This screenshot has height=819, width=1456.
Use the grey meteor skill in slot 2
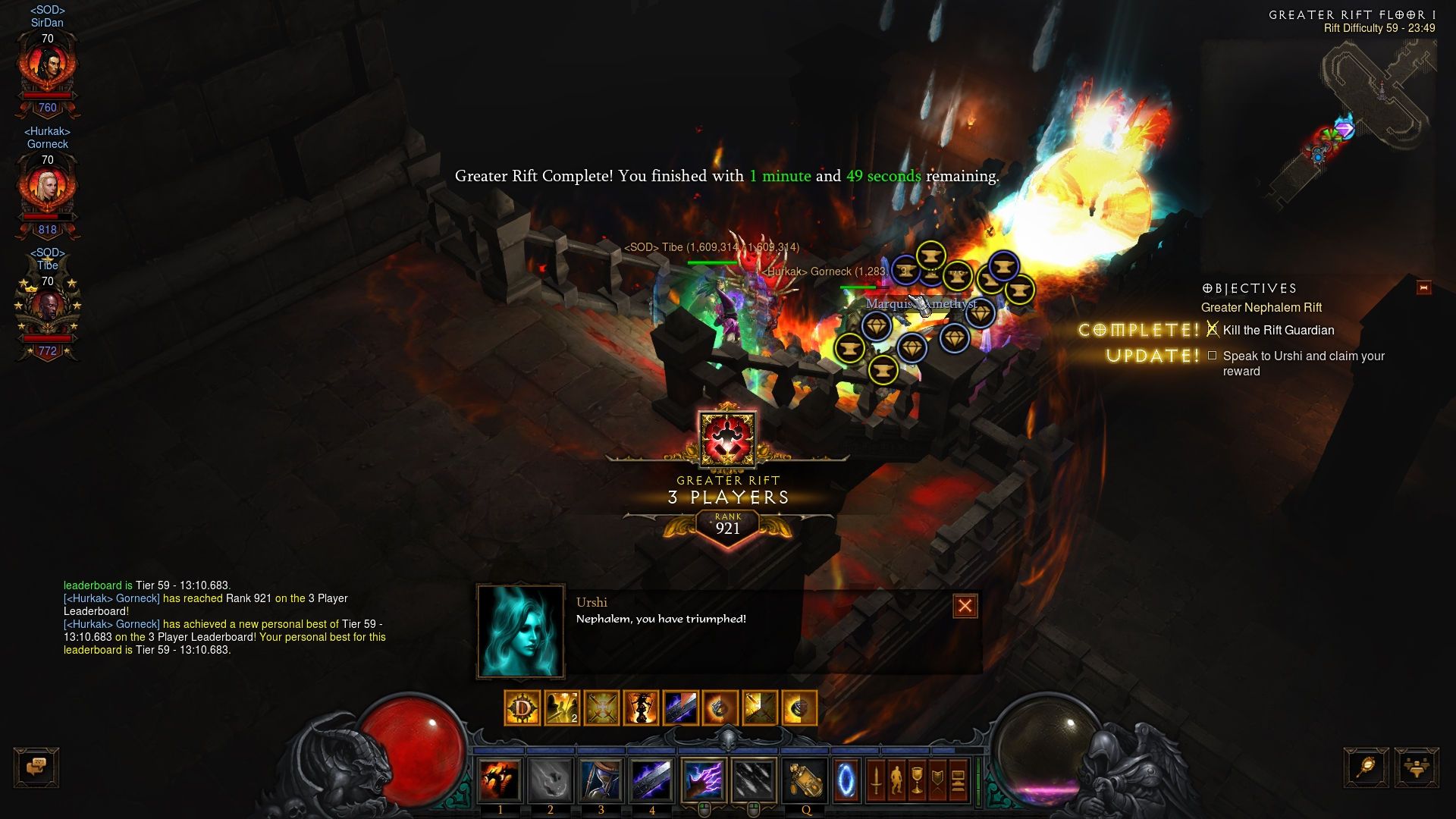click(551, 780)
